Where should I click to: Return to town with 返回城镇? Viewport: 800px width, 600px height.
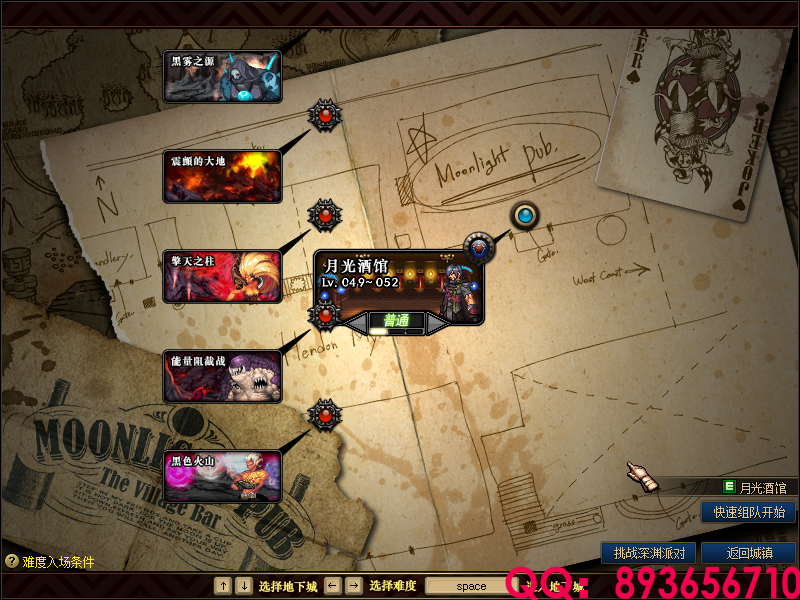tap(748, 553)
